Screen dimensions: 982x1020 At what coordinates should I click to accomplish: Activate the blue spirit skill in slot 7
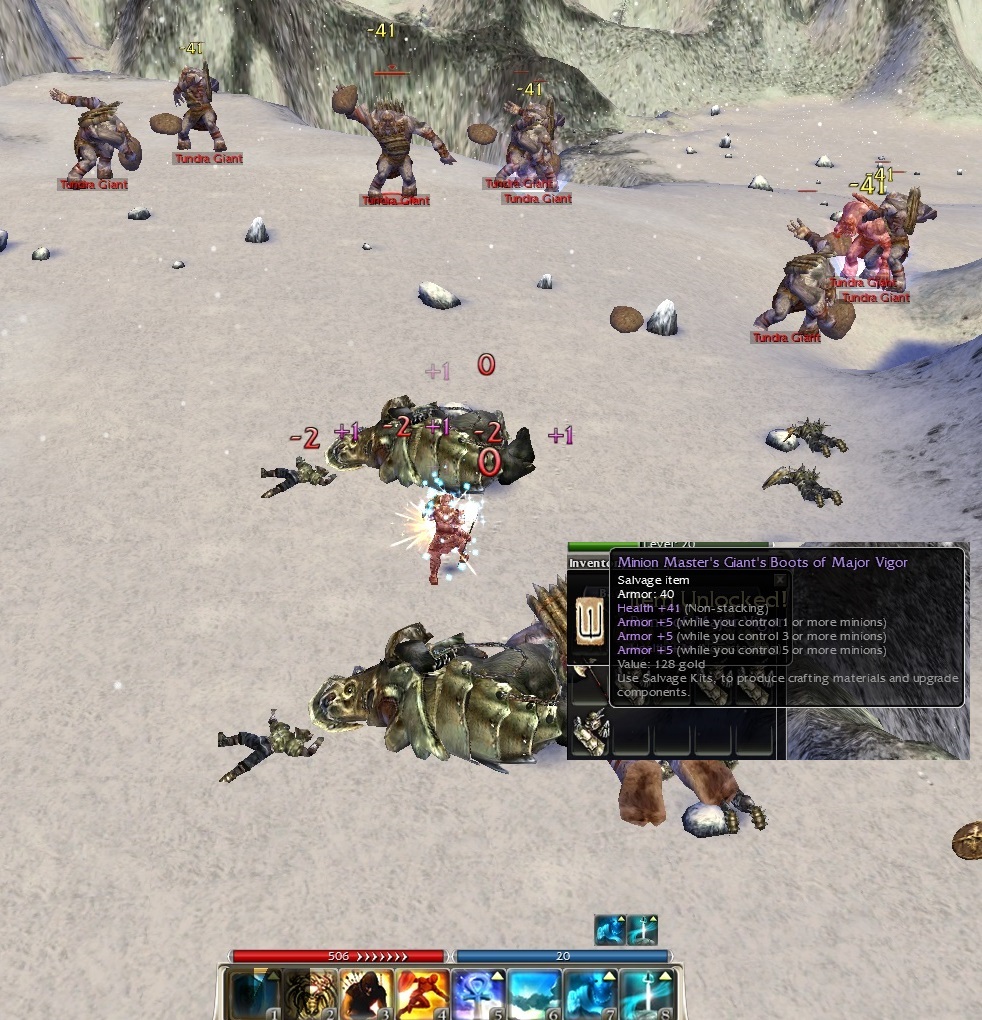[589, 994]
